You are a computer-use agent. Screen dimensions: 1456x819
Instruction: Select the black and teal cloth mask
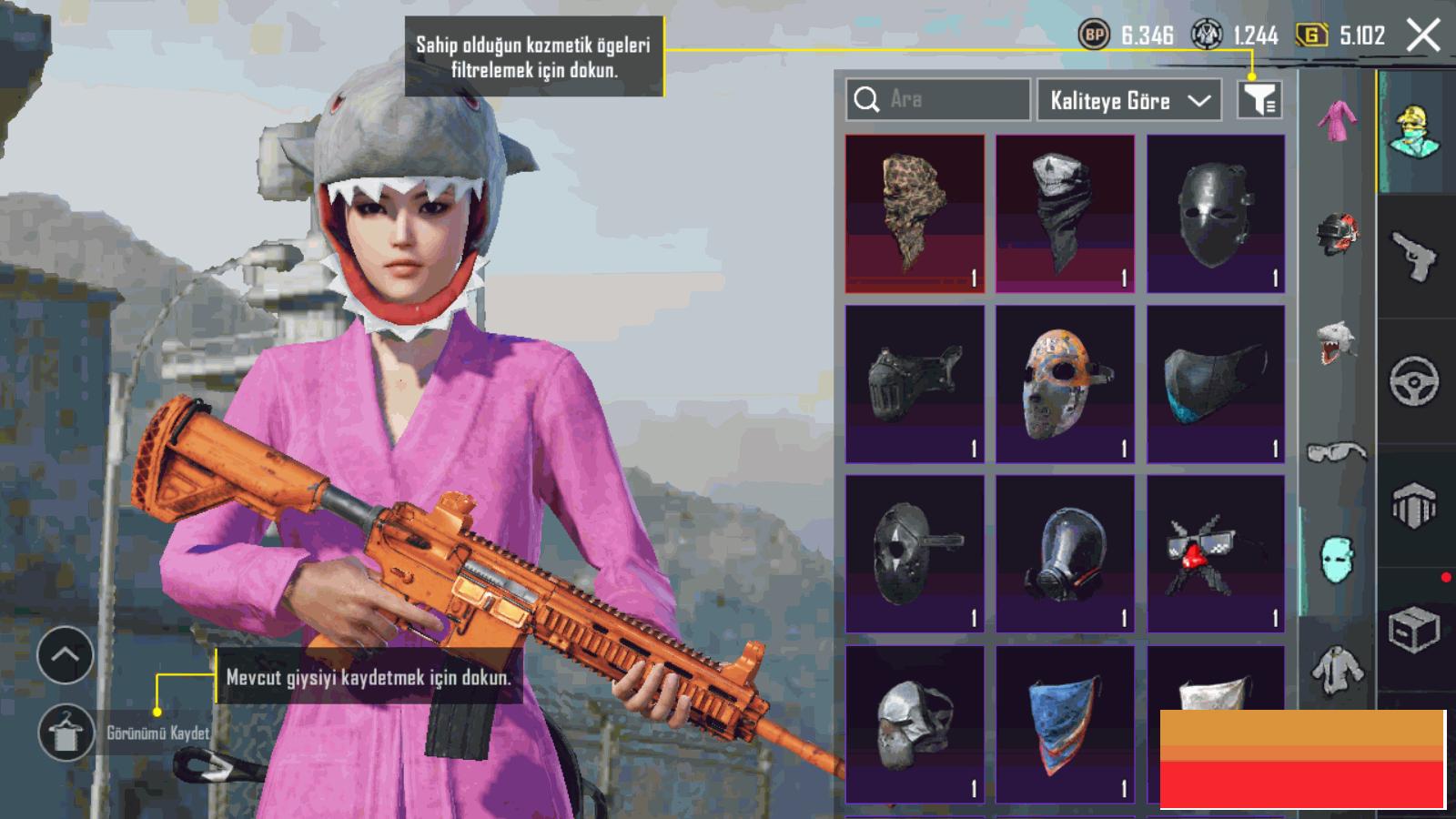coord(1216,384)
